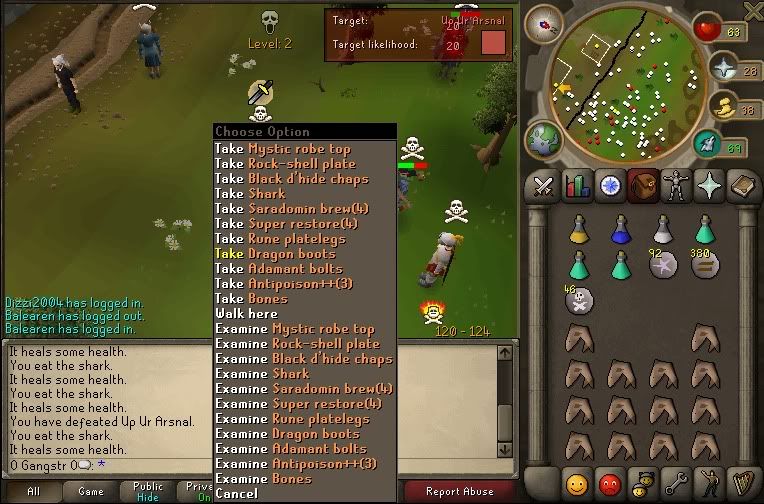The width and height of the screenshot is (764, 504).
Task: Open the friends list smiley tab
Action: point(577,483)
